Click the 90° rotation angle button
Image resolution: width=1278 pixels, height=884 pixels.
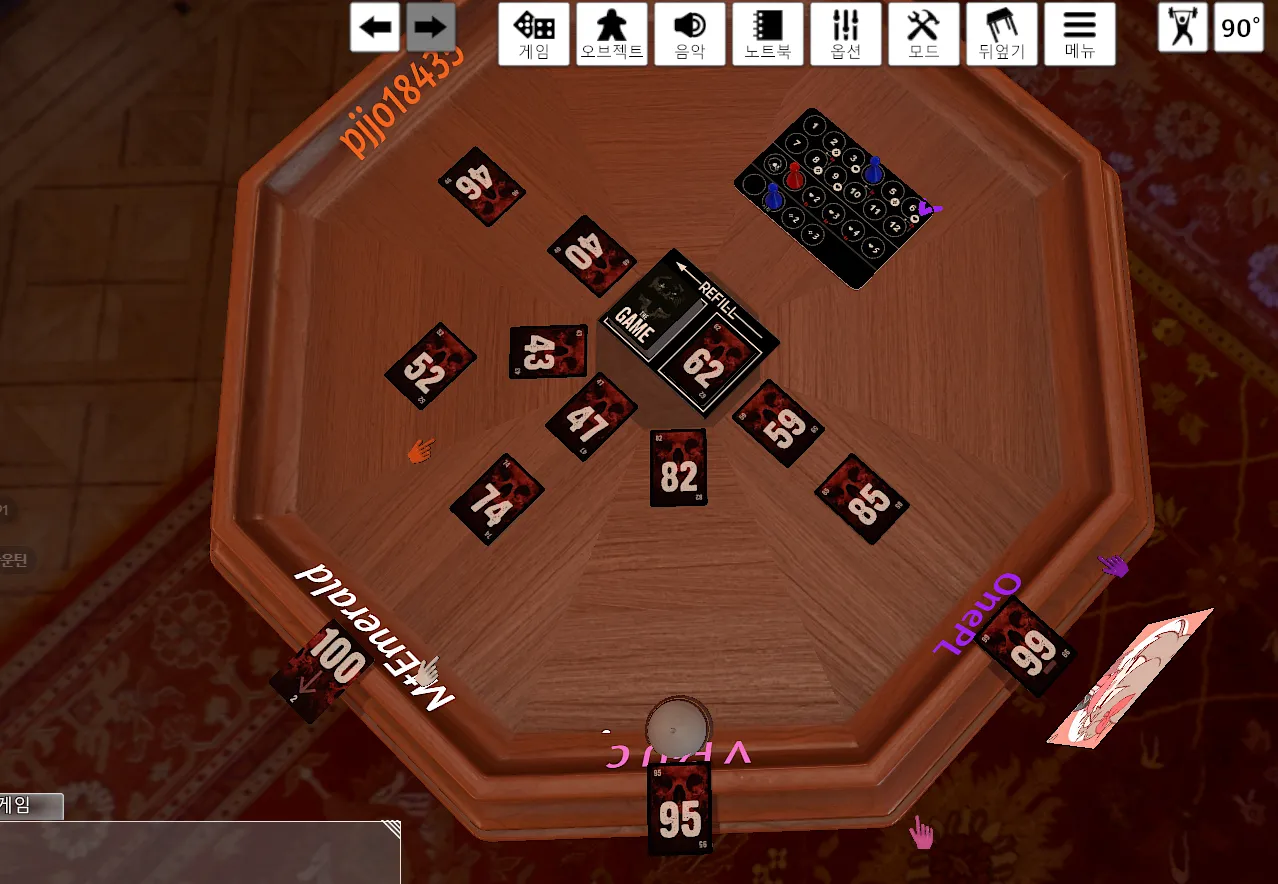1240,28
